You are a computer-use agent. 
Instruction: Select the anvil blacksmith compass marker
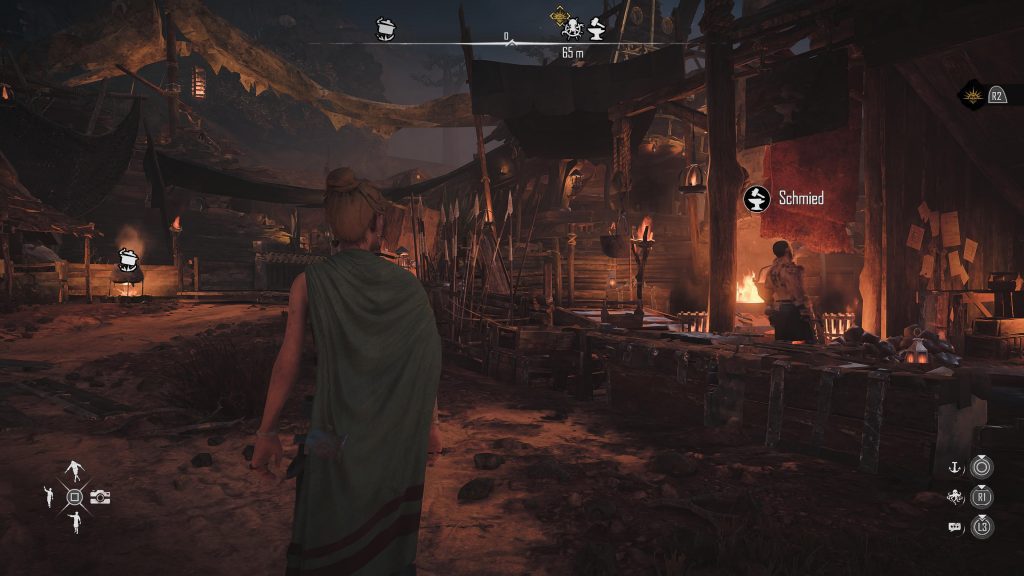pyautogui.click(x=596, y=29)
